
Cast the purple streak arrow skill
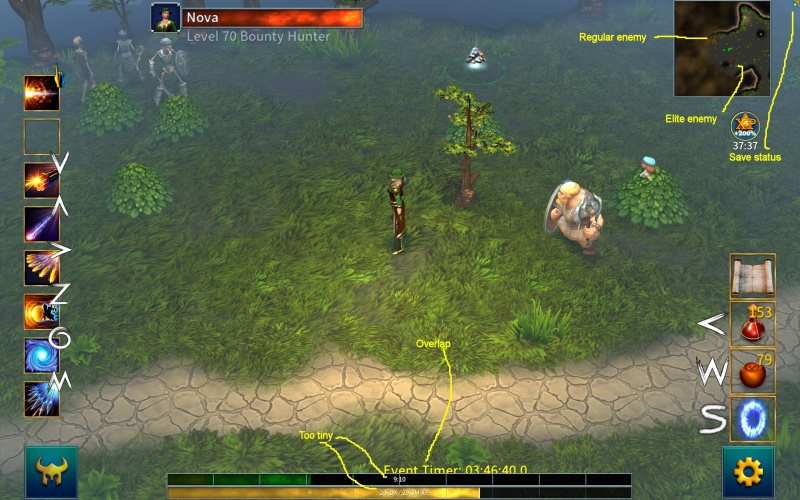point(42,224)
